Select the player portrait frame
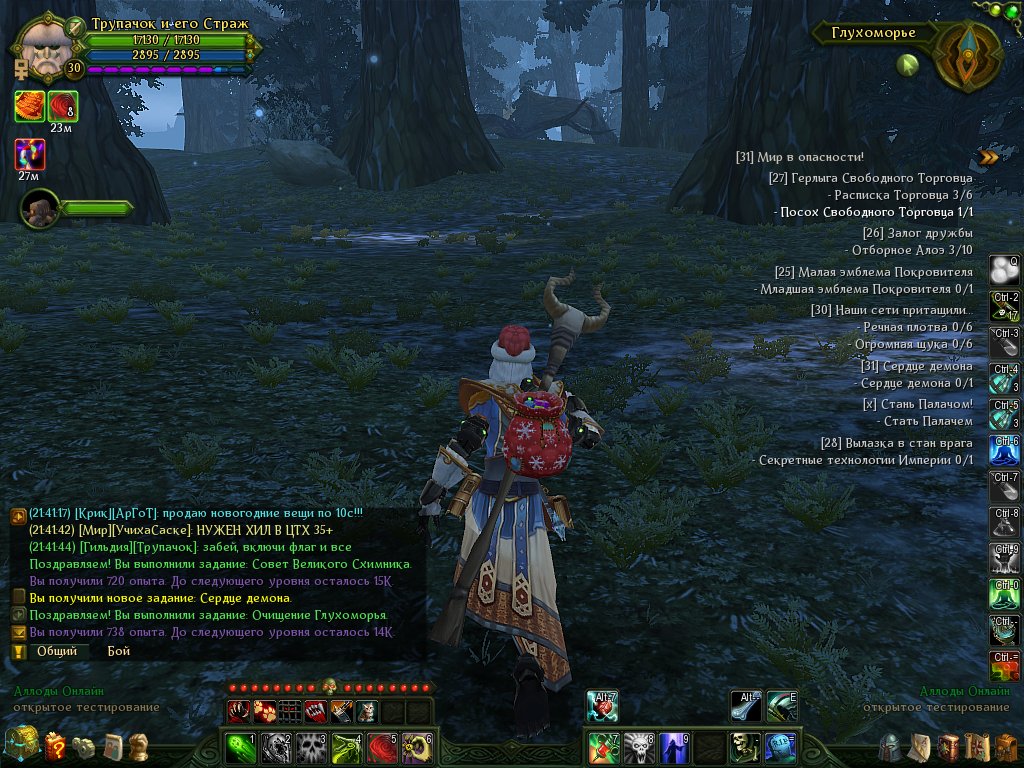 pos(44,45)
